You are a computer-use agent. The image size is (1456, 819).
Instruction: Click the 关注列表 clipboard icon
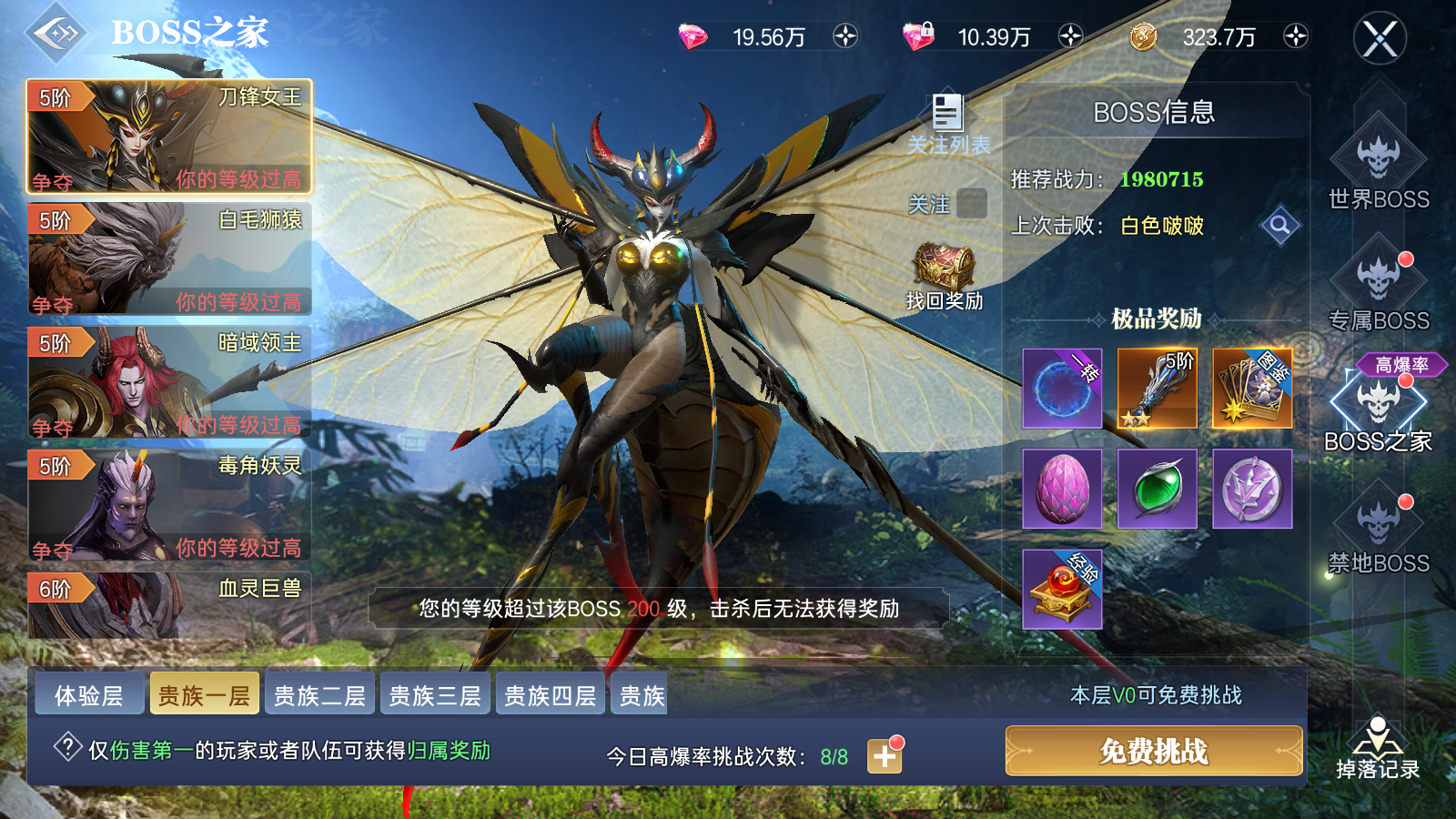946,112
